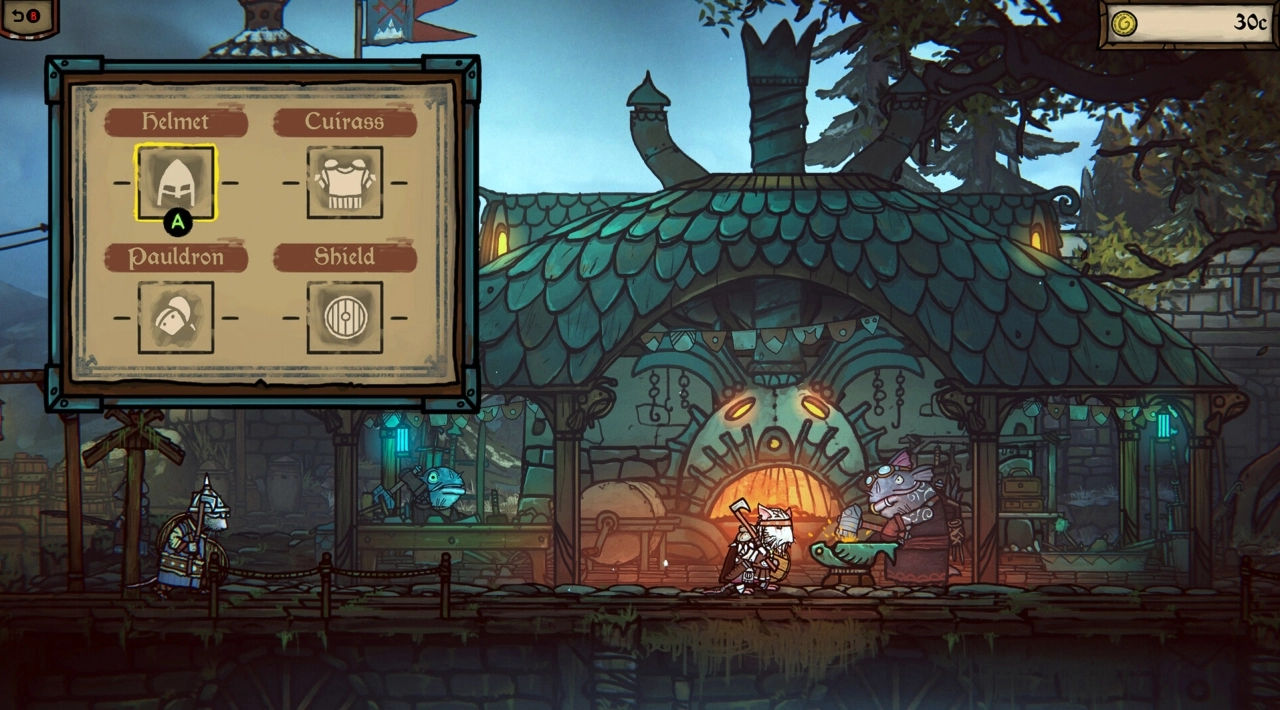Open the Pauldron armor slot
Screen dimensions: 1280x710
point(176,317)
